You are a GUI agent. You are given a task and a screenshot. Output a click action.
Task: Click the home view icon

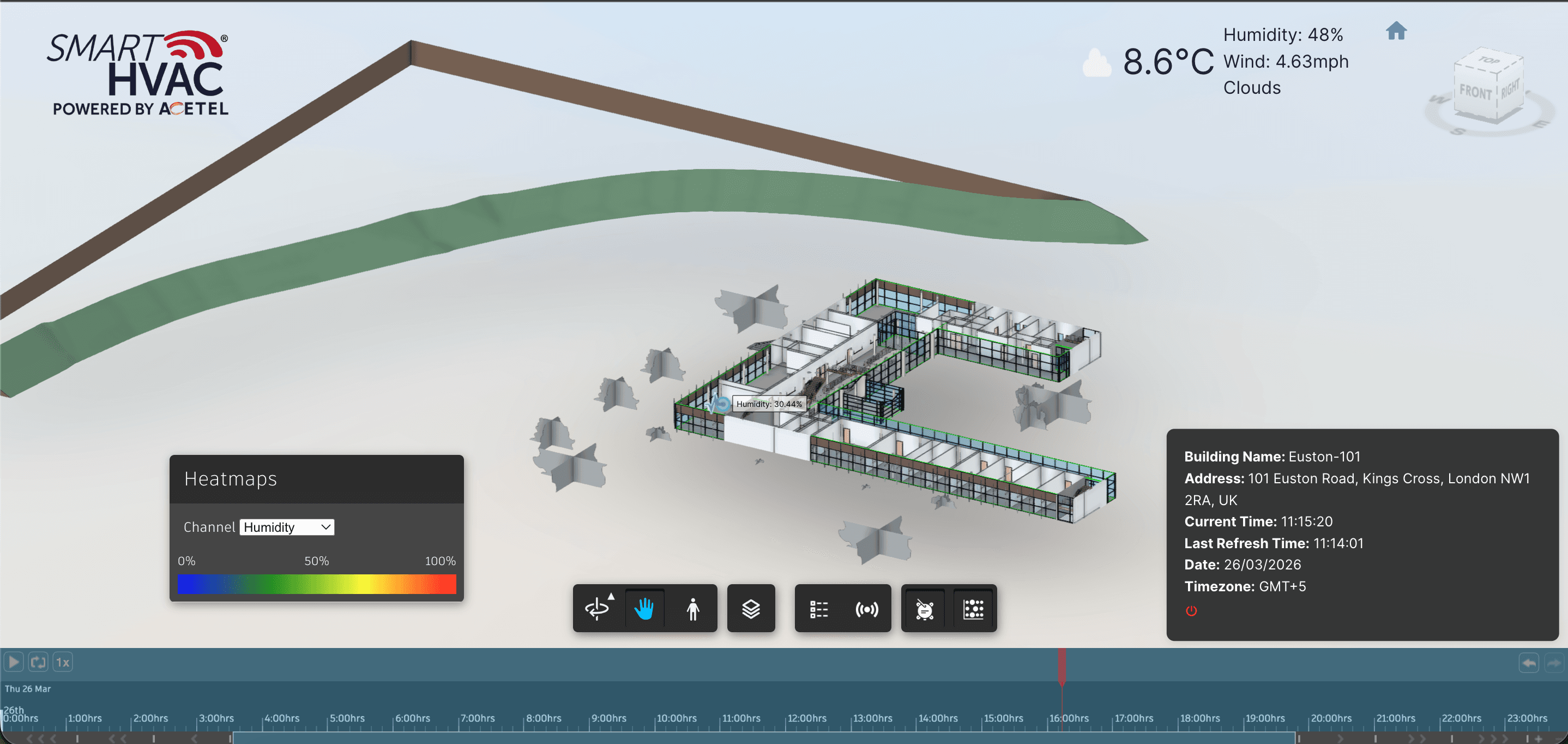click(1397, 31)
